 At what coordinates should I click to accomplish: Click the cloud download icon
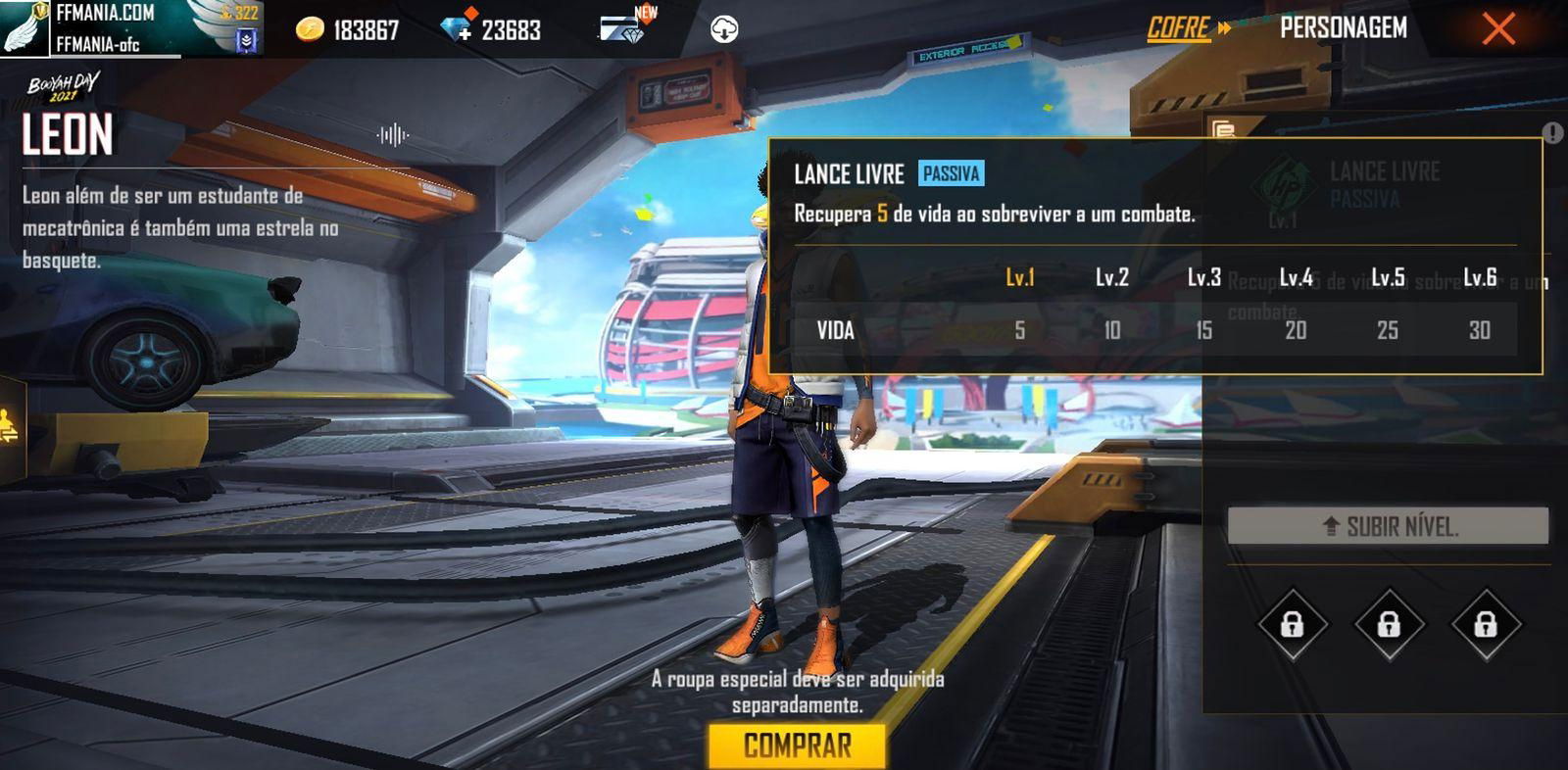(x=723, y=27)
